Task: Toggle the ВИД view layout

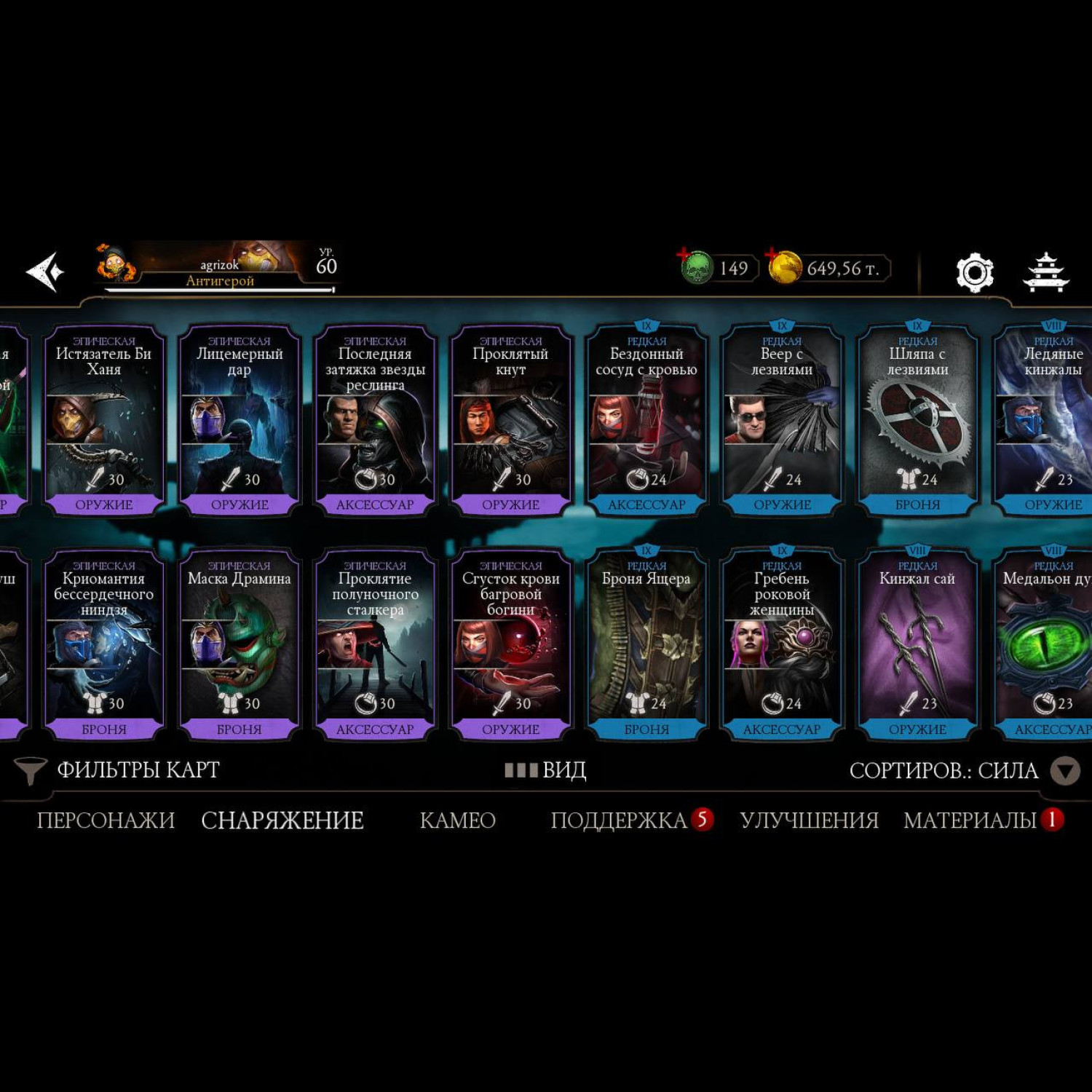Action: [546, 770]
